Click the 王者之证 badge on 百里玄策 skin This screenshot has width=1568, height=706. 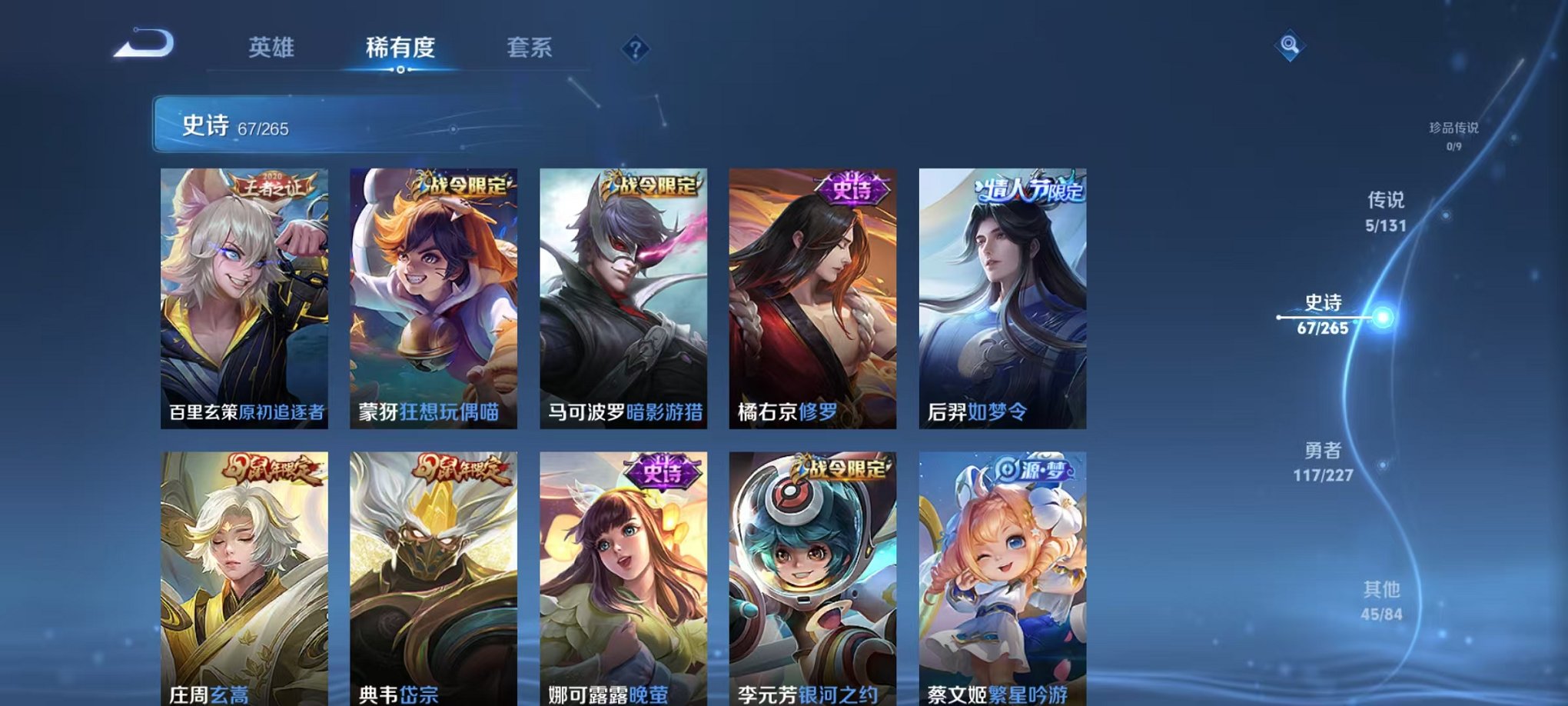[273, 185]
